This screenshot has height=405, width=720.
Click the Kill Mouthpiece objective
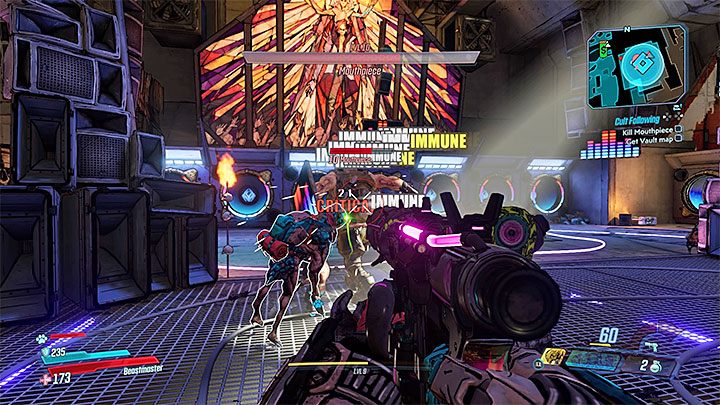[642, 129]
